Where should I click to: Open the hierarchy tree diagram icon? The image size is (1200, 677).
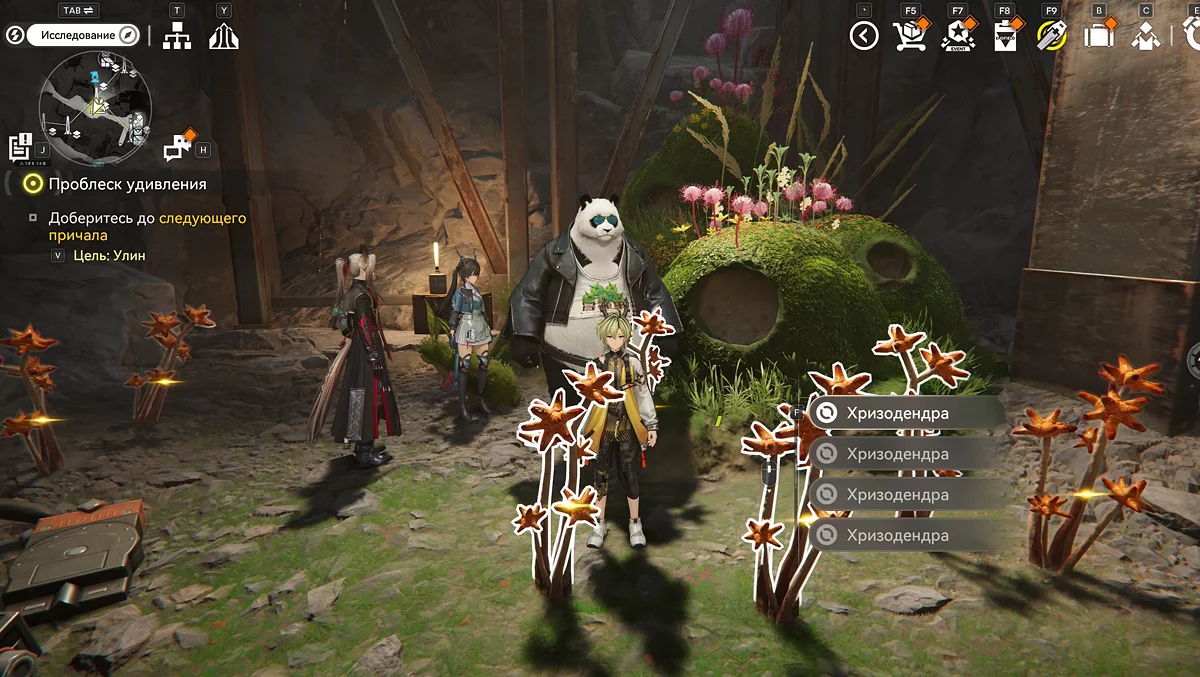point(177,36)
